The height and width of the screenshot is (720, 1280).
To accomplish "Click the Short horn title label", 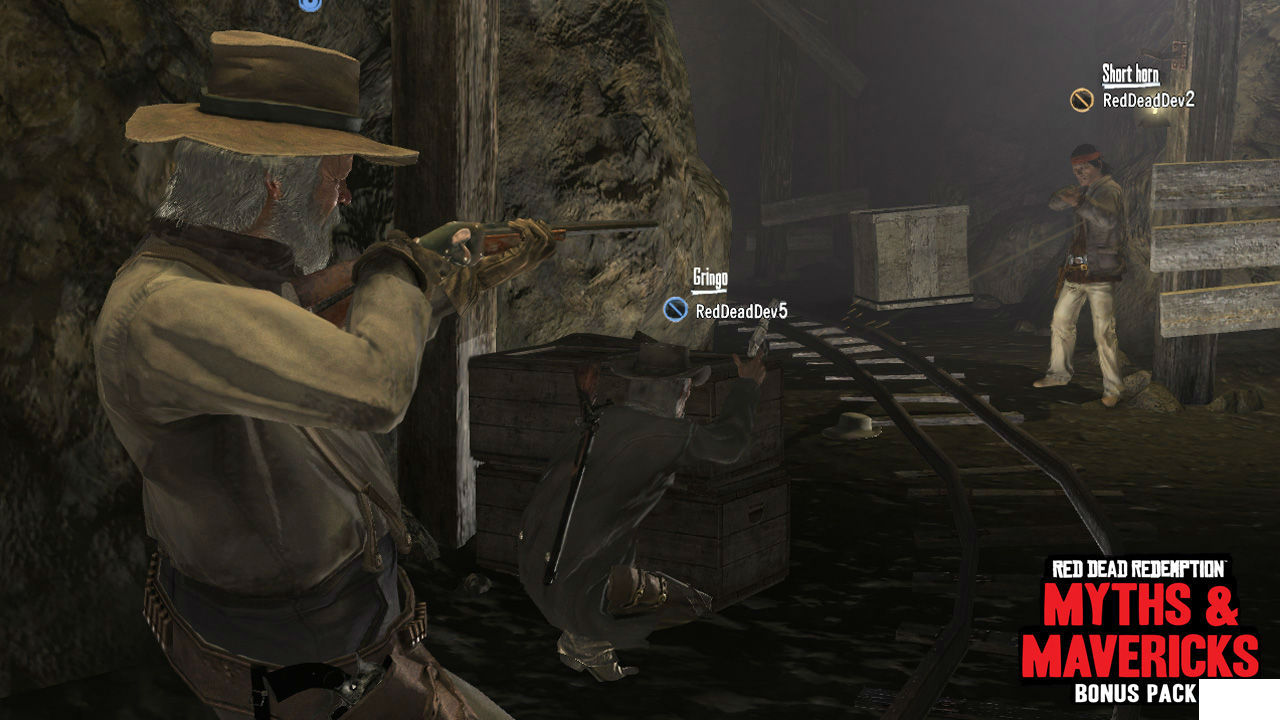I will pos(1130,74).
